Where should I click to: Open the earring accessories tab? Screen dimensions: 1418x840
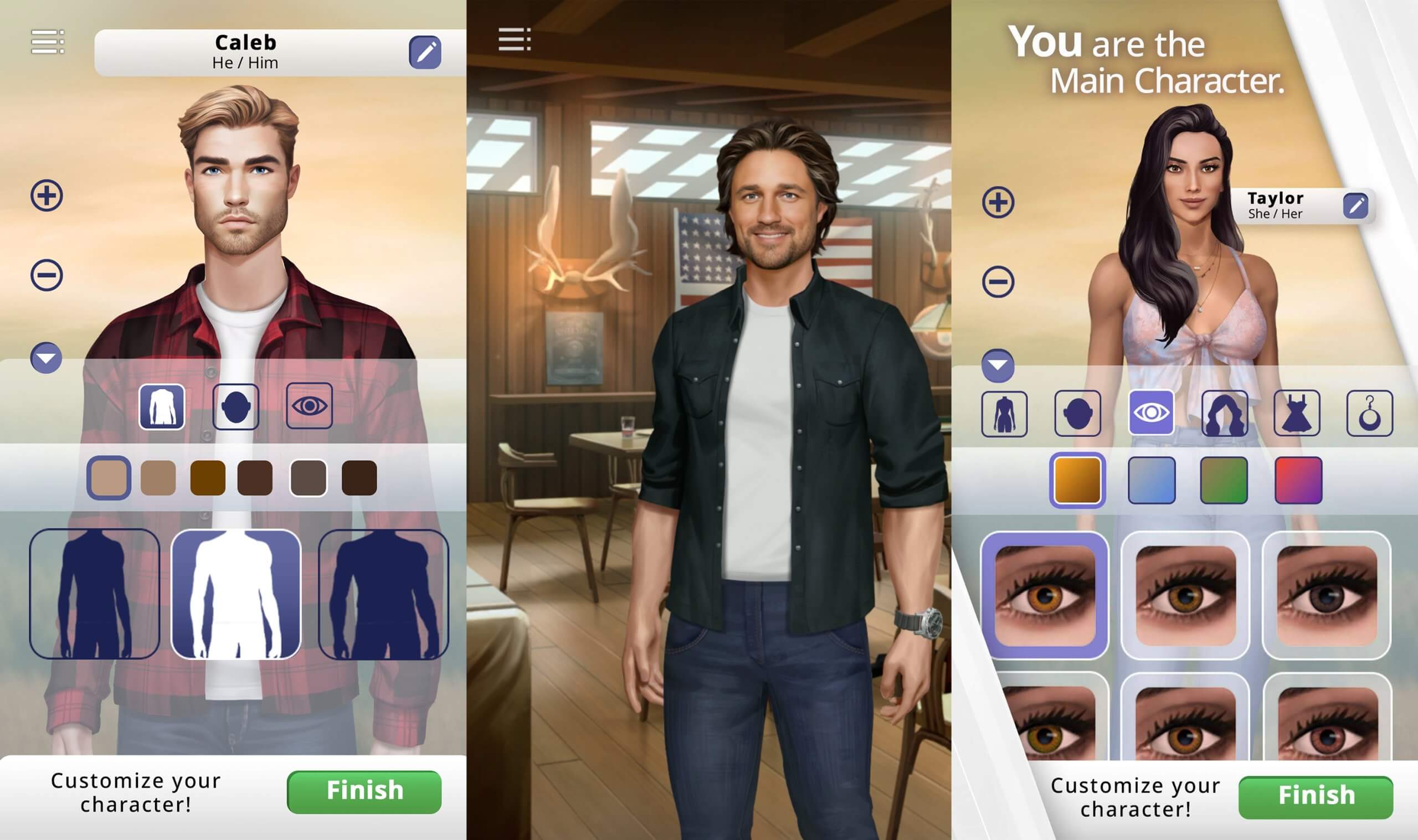tap(1369, 413)
